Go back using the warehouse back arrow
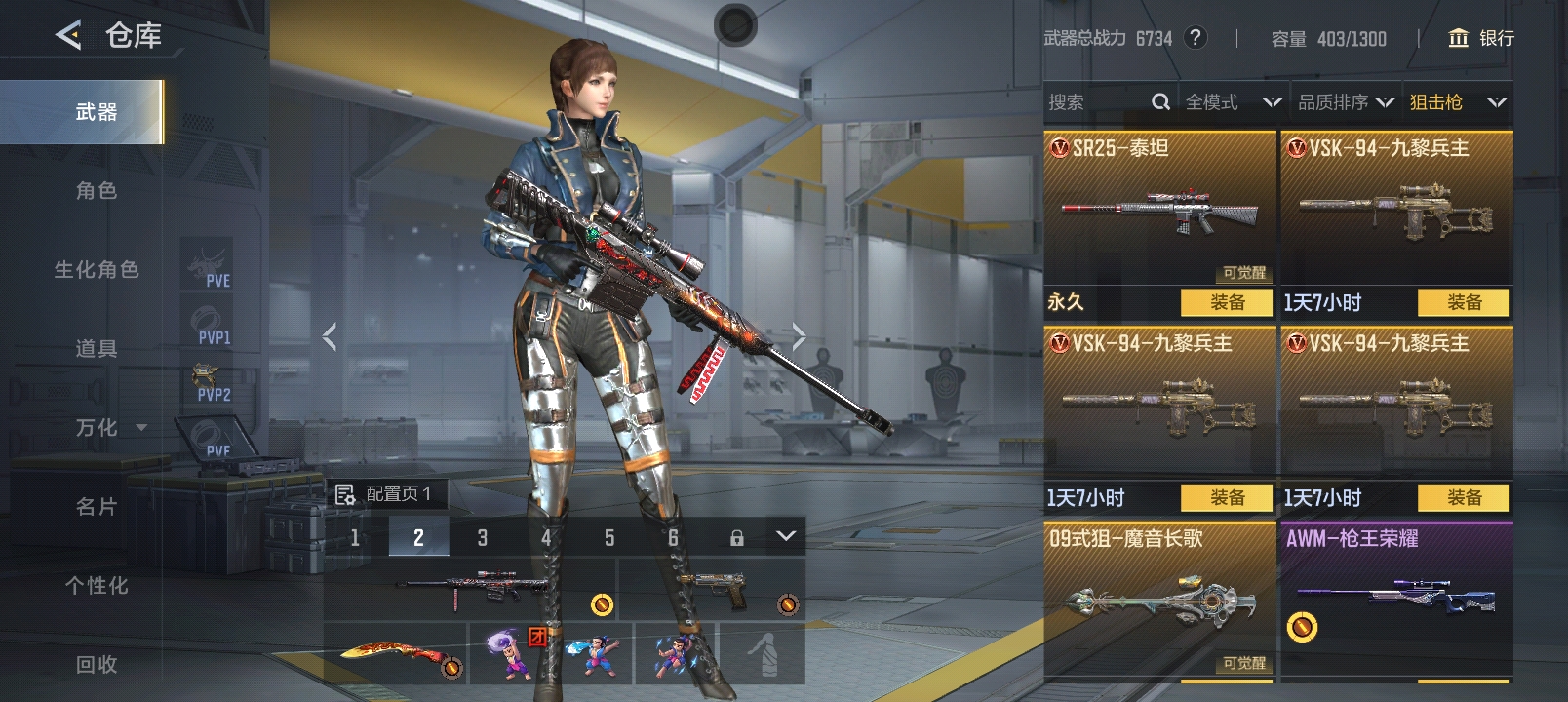The height and width of the screenshot is (702, 1568). 68,36
